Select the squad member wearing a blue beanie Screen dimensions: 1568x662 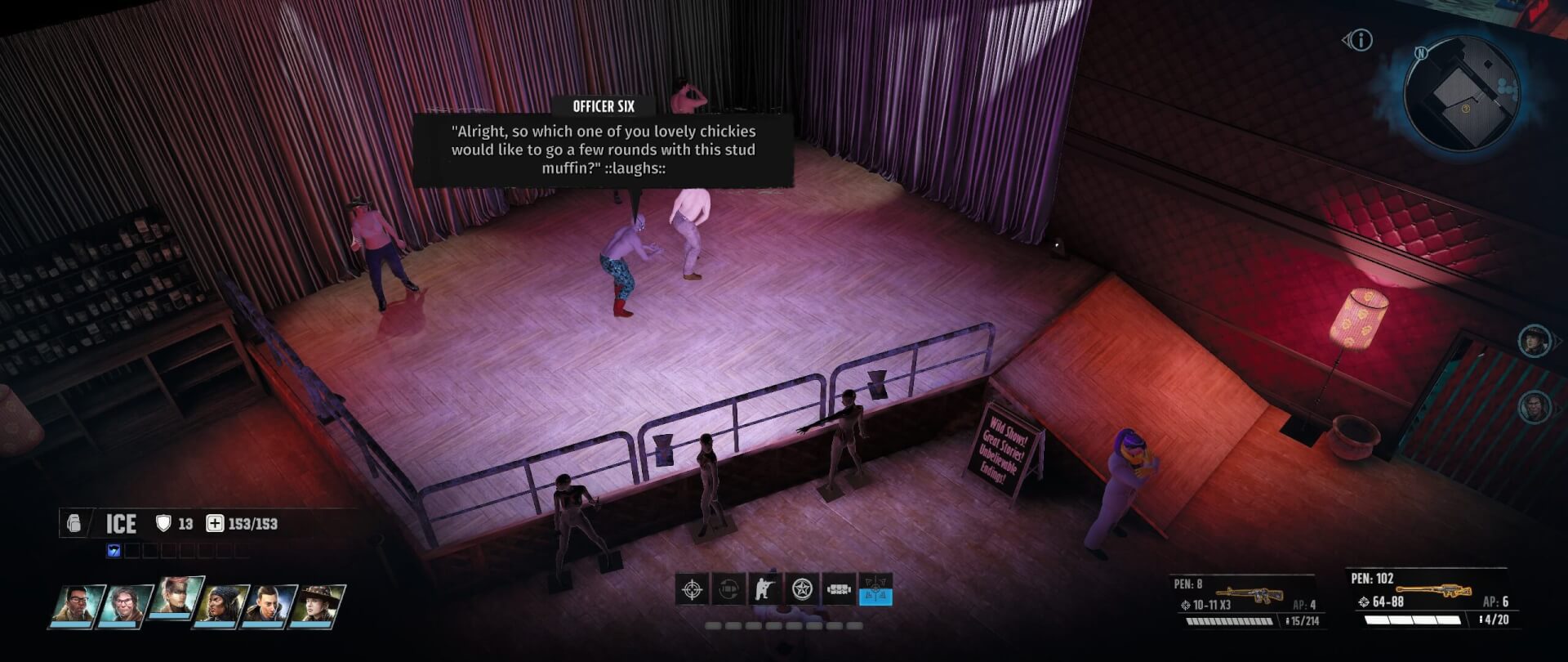tap(221, 606)
